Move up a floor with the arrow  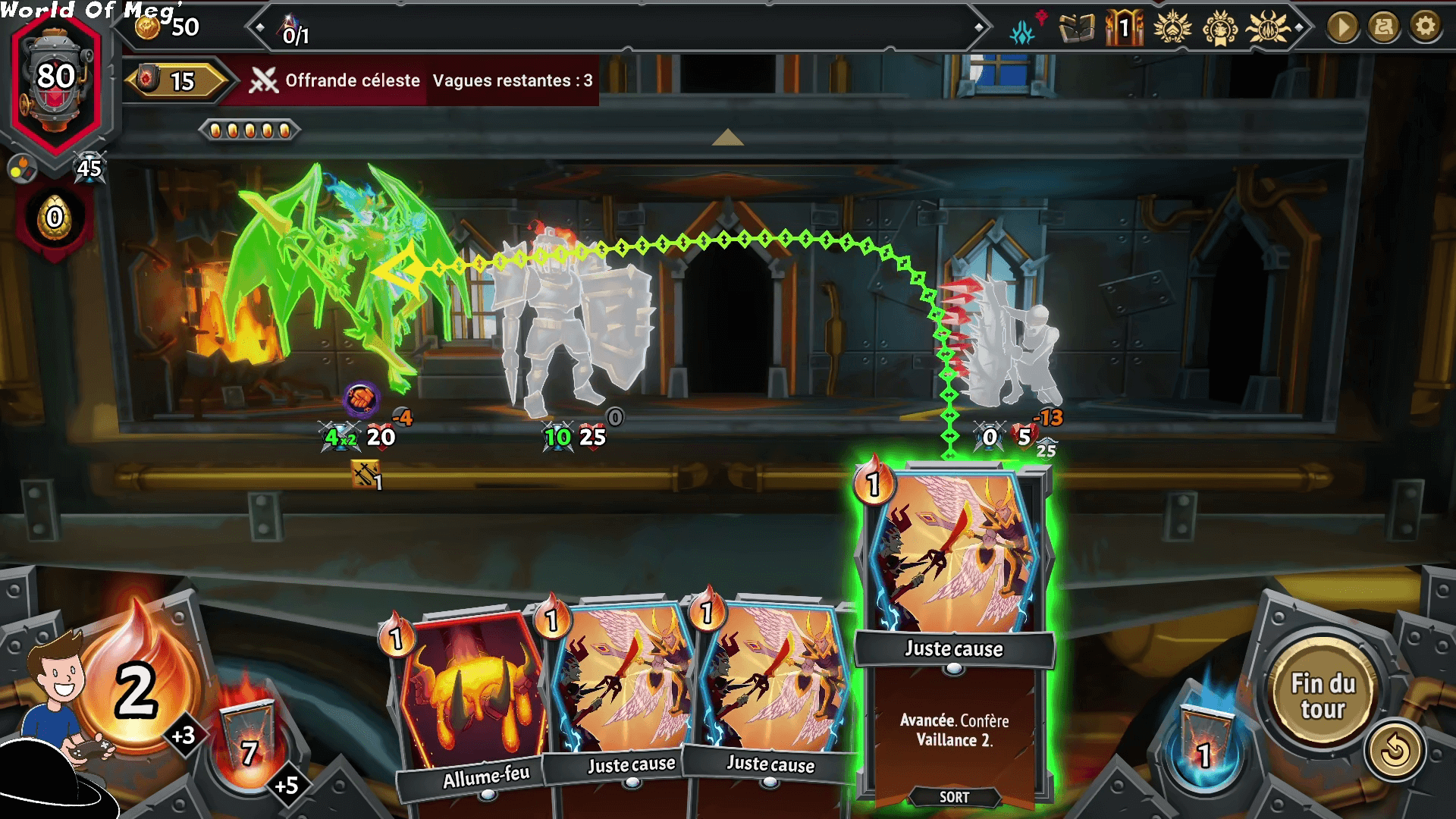click(727, 137)
